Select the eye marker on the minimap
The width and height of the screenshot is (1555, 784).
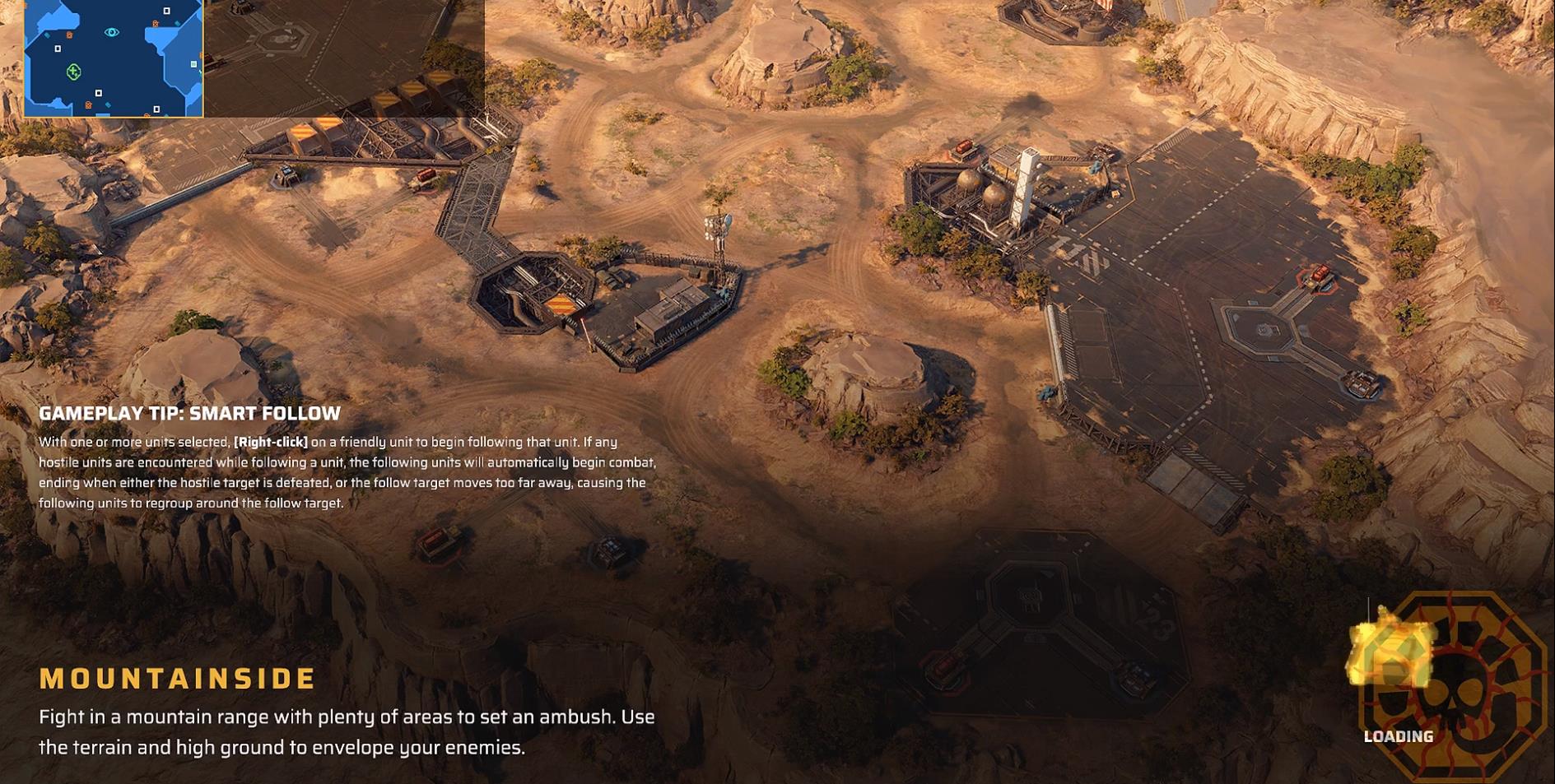pyautogui.click(x=112, y=32)
